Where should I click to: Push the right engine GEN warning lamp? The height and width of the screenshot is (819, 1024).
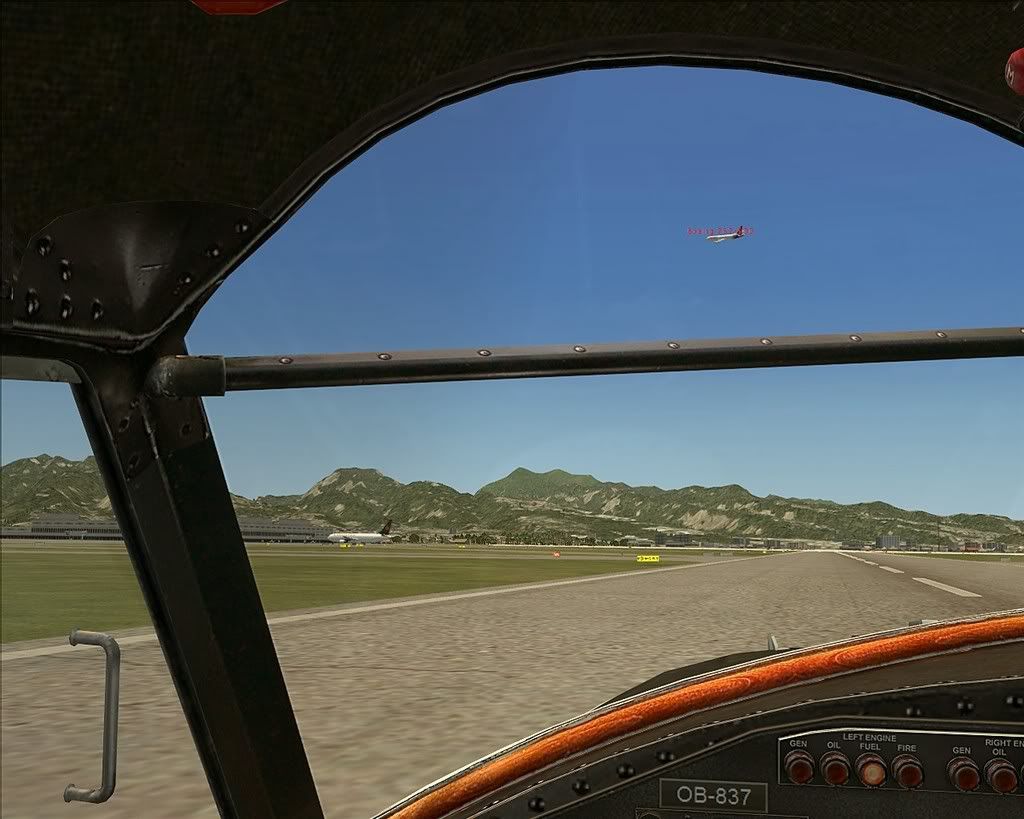click(963, 773)
